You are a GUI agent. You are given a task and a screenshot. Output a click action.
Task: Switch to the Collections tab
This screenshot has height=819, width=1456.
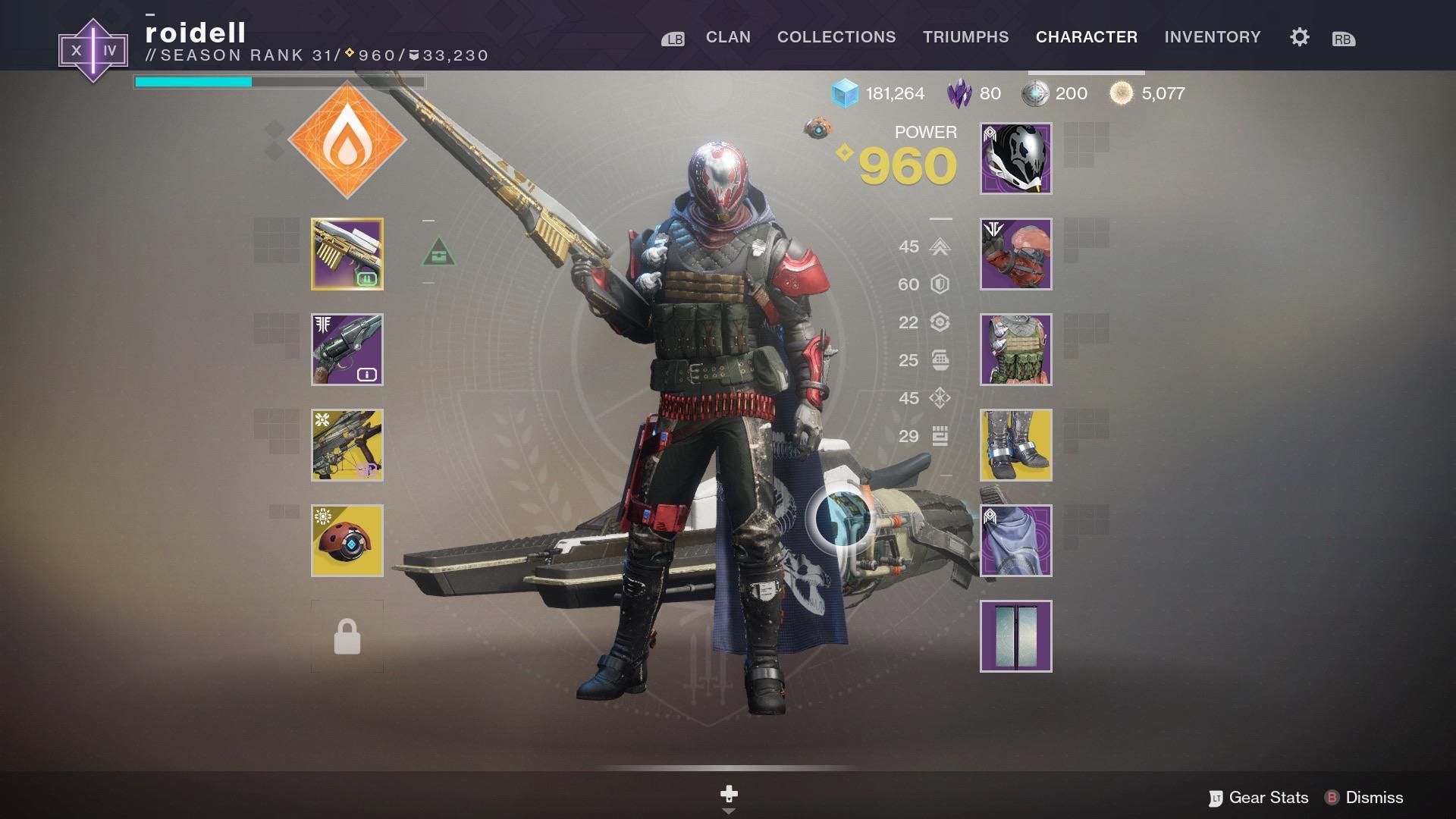(x=836, y=37)
